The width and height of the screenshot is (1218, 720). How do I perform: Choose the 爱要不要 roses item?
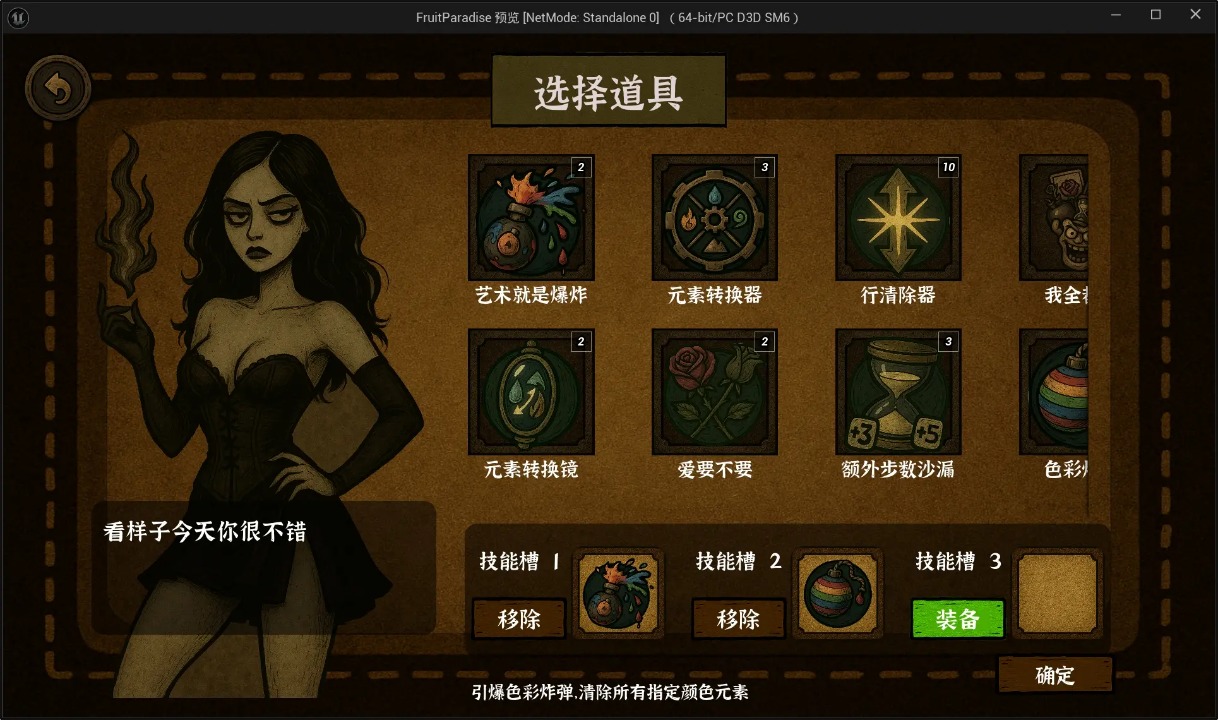[714, 392]
